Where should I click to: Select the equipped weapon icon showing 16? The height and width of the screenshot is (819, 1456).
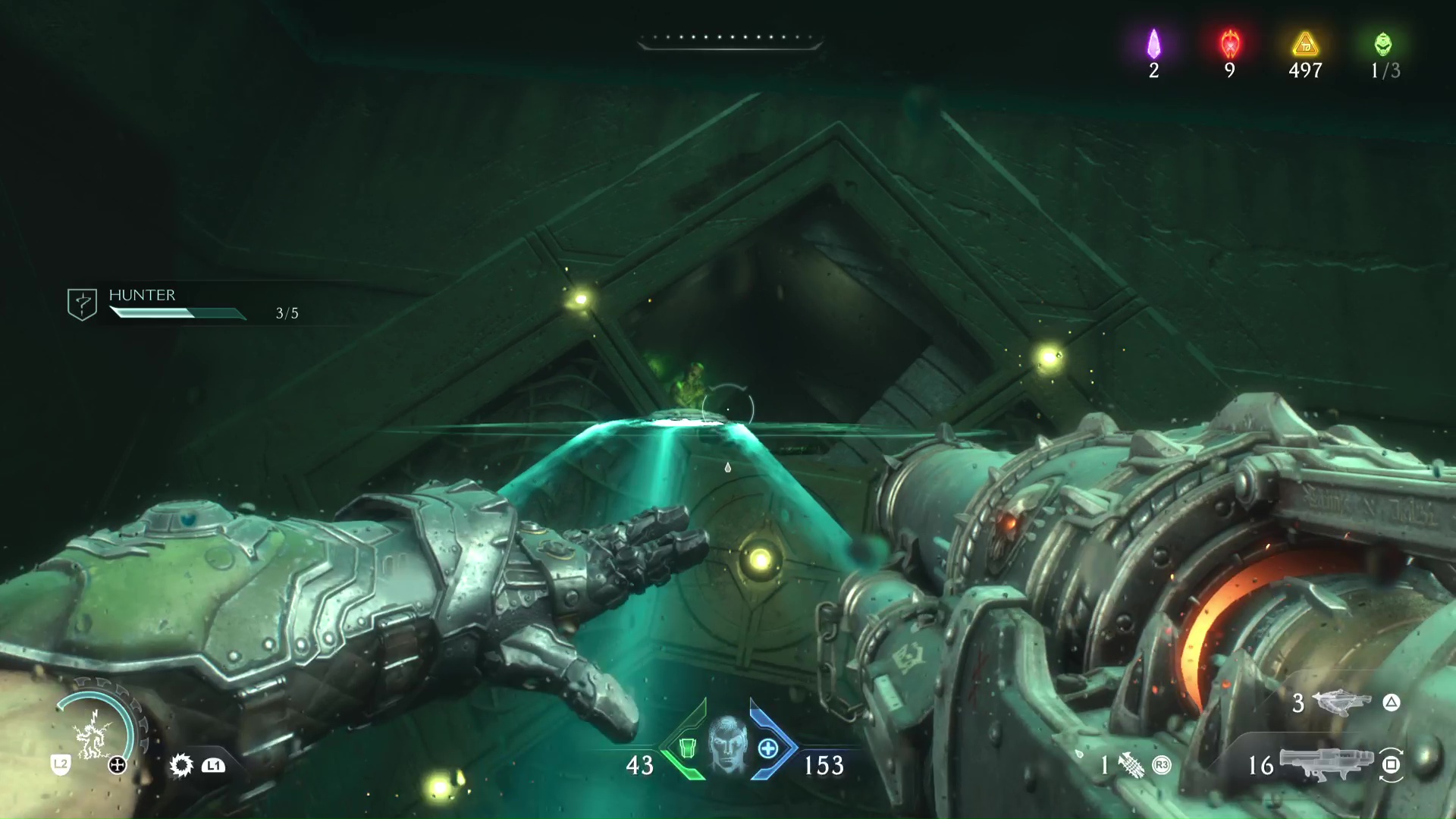coord(1326,764)
